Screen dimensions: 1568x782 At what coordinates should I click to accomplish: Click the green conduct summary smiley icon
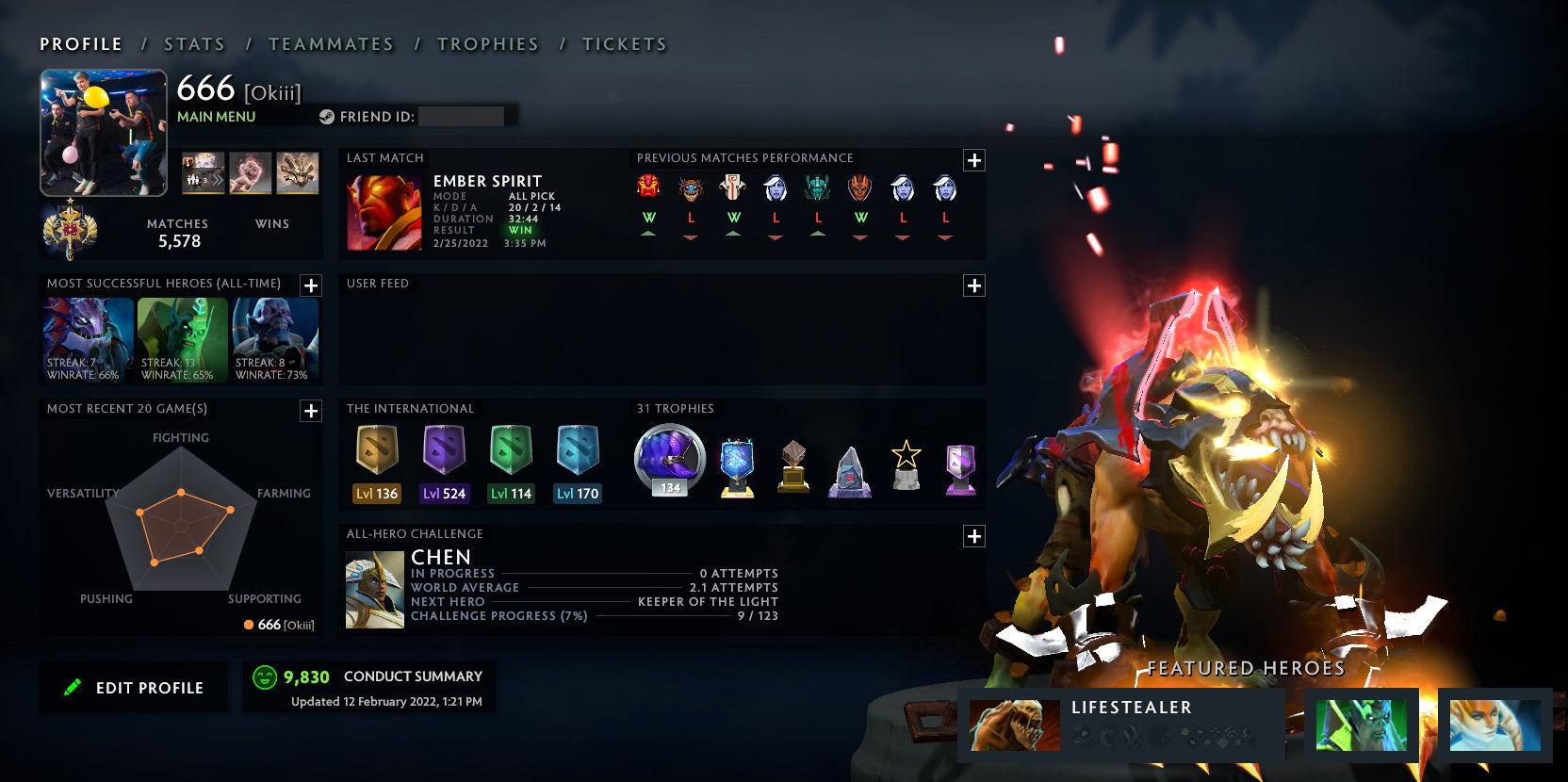coord(263,676)
